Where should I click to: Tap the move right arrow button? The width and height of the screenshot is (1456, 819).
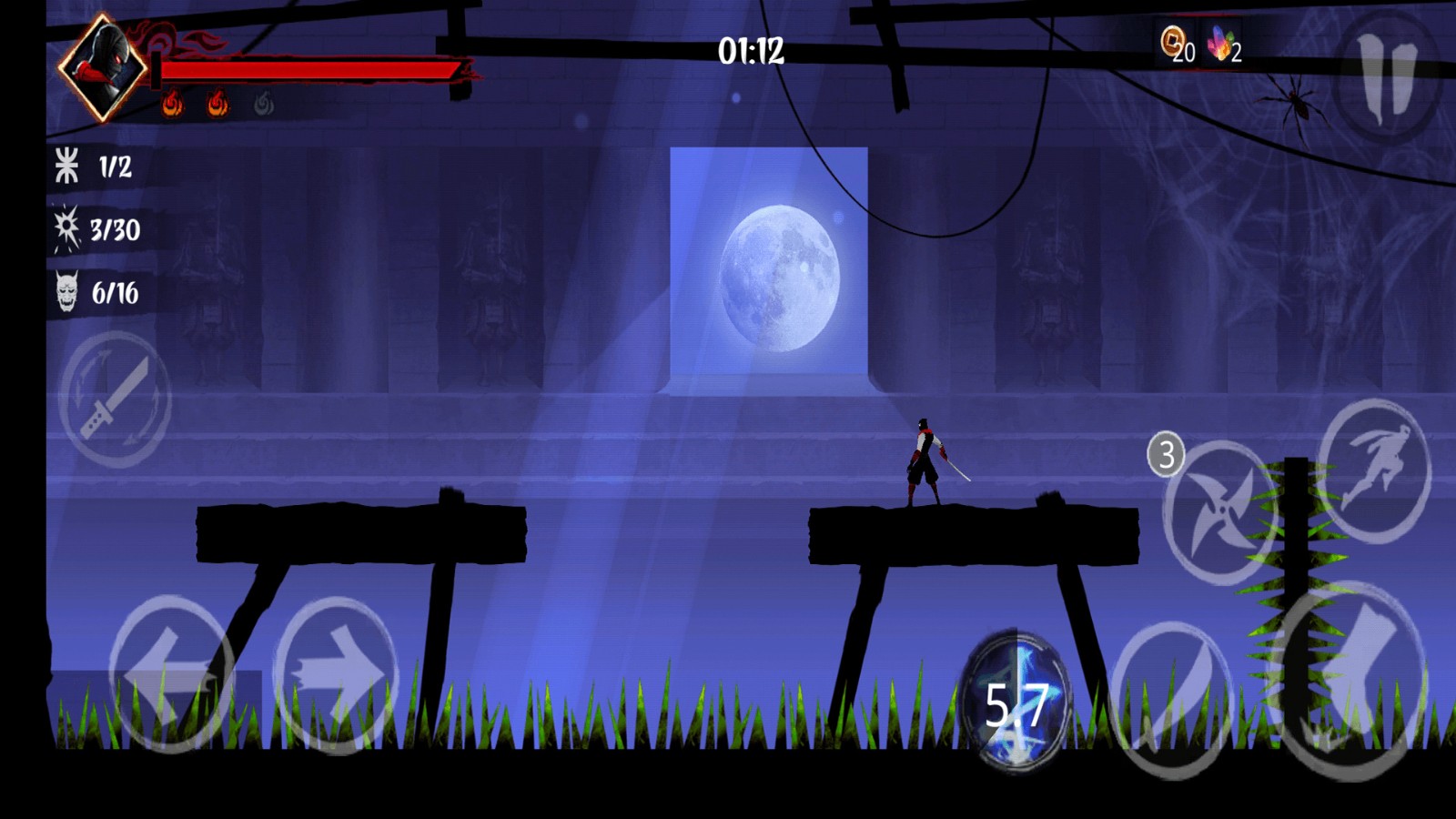click(x=336, y=674)
